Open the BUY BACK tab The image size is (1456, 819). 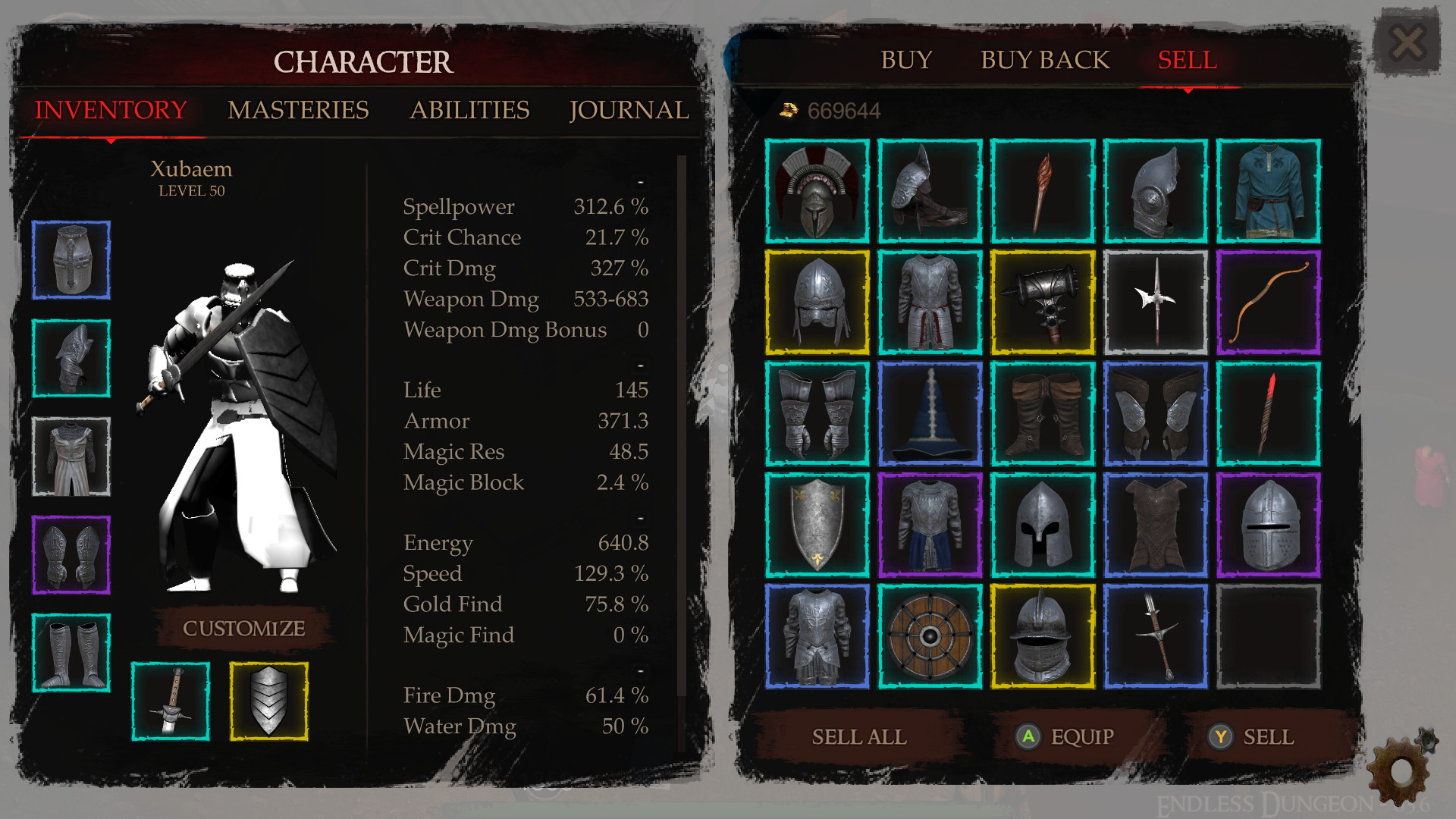[x=1045, y=60]
